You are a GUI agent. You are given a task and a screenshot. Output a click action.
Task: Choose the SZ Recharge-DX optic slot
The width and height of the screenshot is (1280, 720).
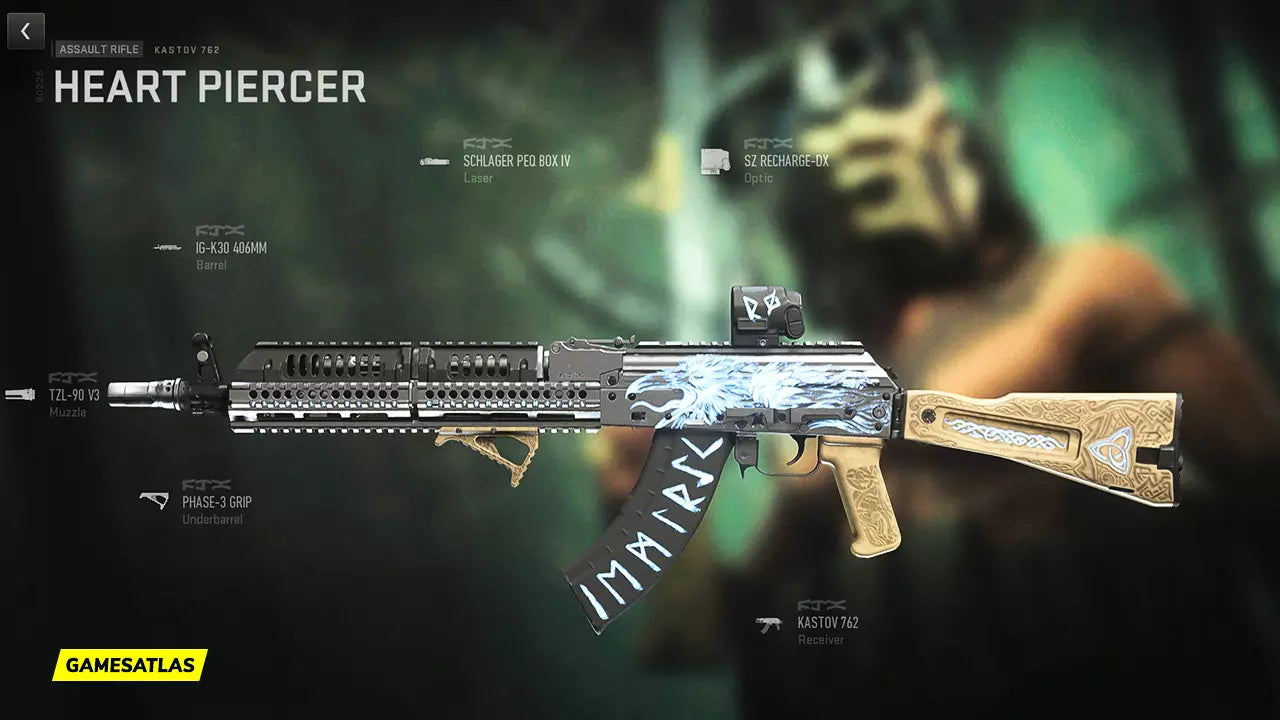(x=785, y=161)
